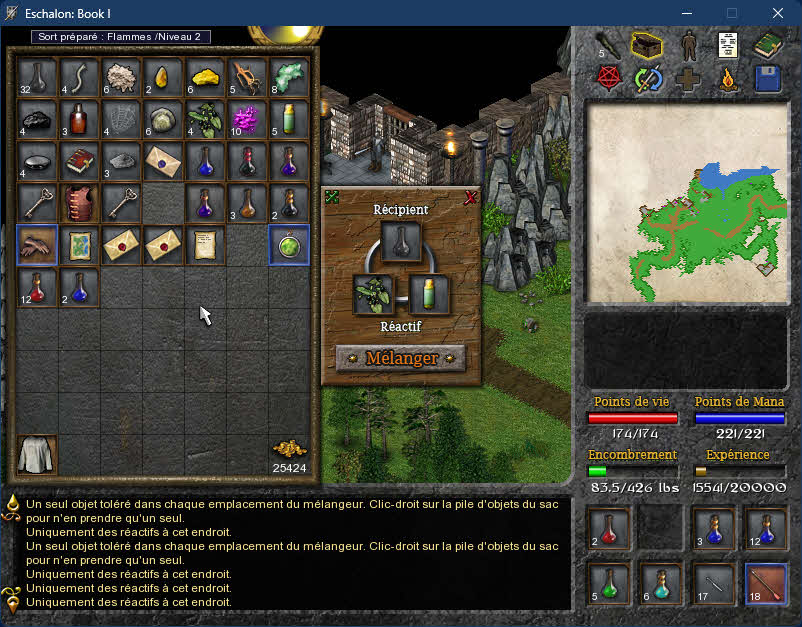This screenshot has height=627, width=802.
Task: Pick the green vial reagent in the mixer
Action: 429,295
